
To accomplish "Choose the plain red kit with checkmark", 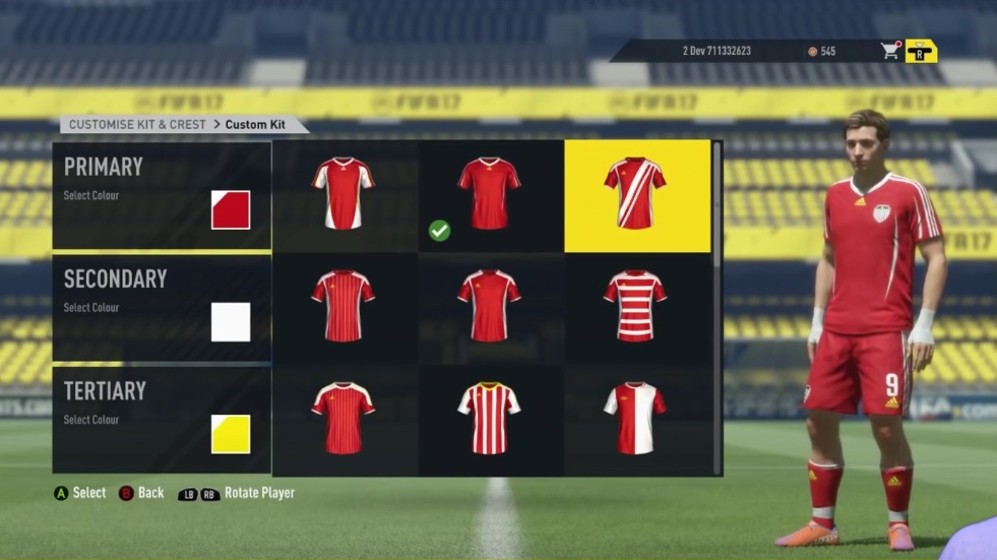I will (489, 193).
